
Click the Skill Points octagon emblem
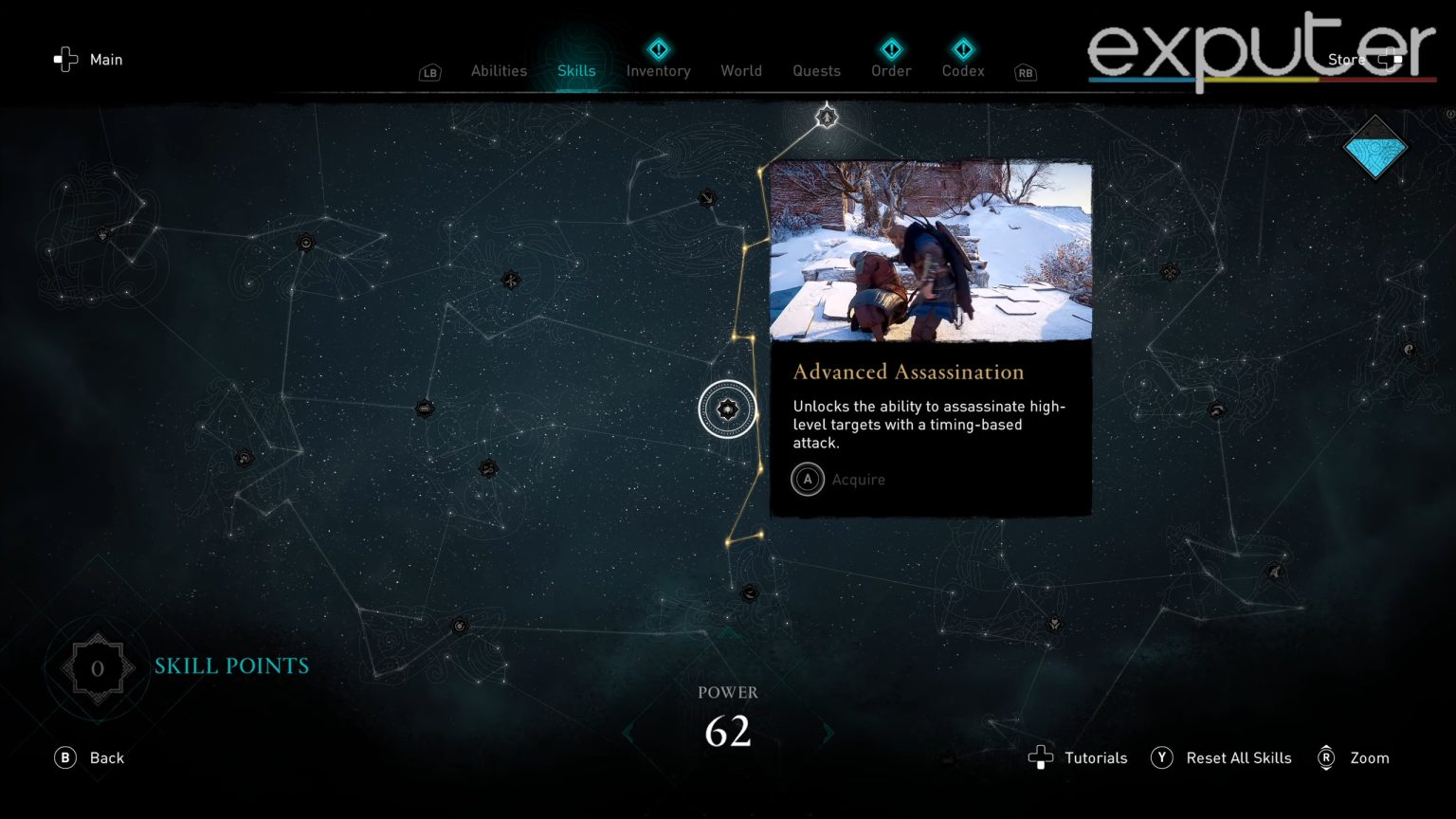[x=98, y=667]
